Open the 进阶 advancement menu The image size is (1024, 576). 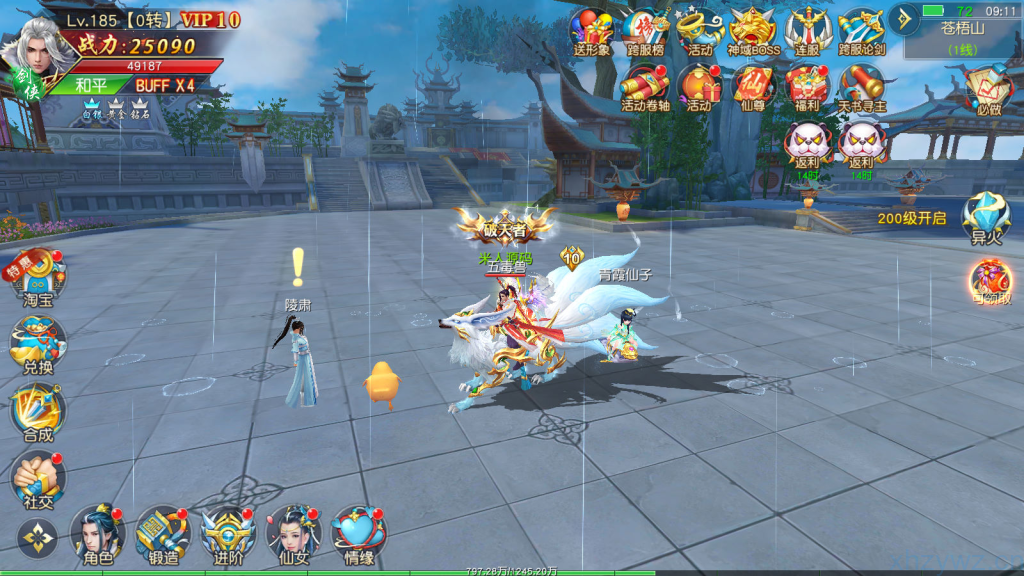pos(228,533)
